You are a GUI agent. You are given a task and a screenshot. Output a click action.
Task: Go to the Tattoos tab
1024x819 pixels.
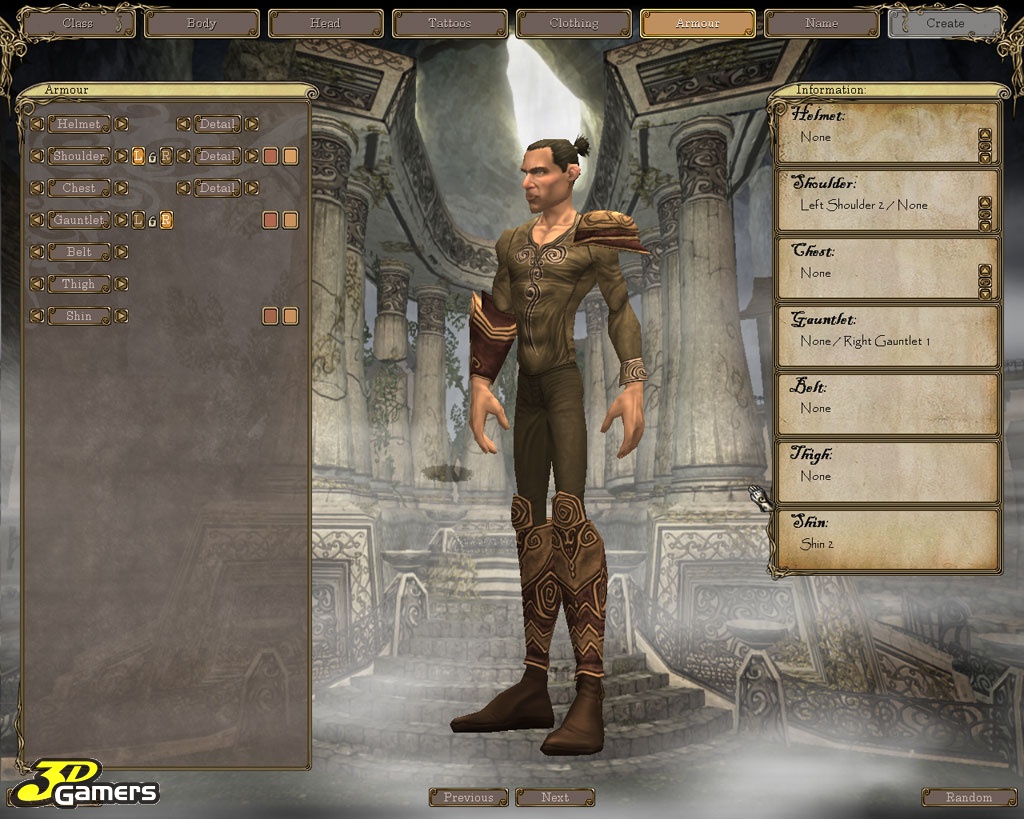click(x=450, y=23)
